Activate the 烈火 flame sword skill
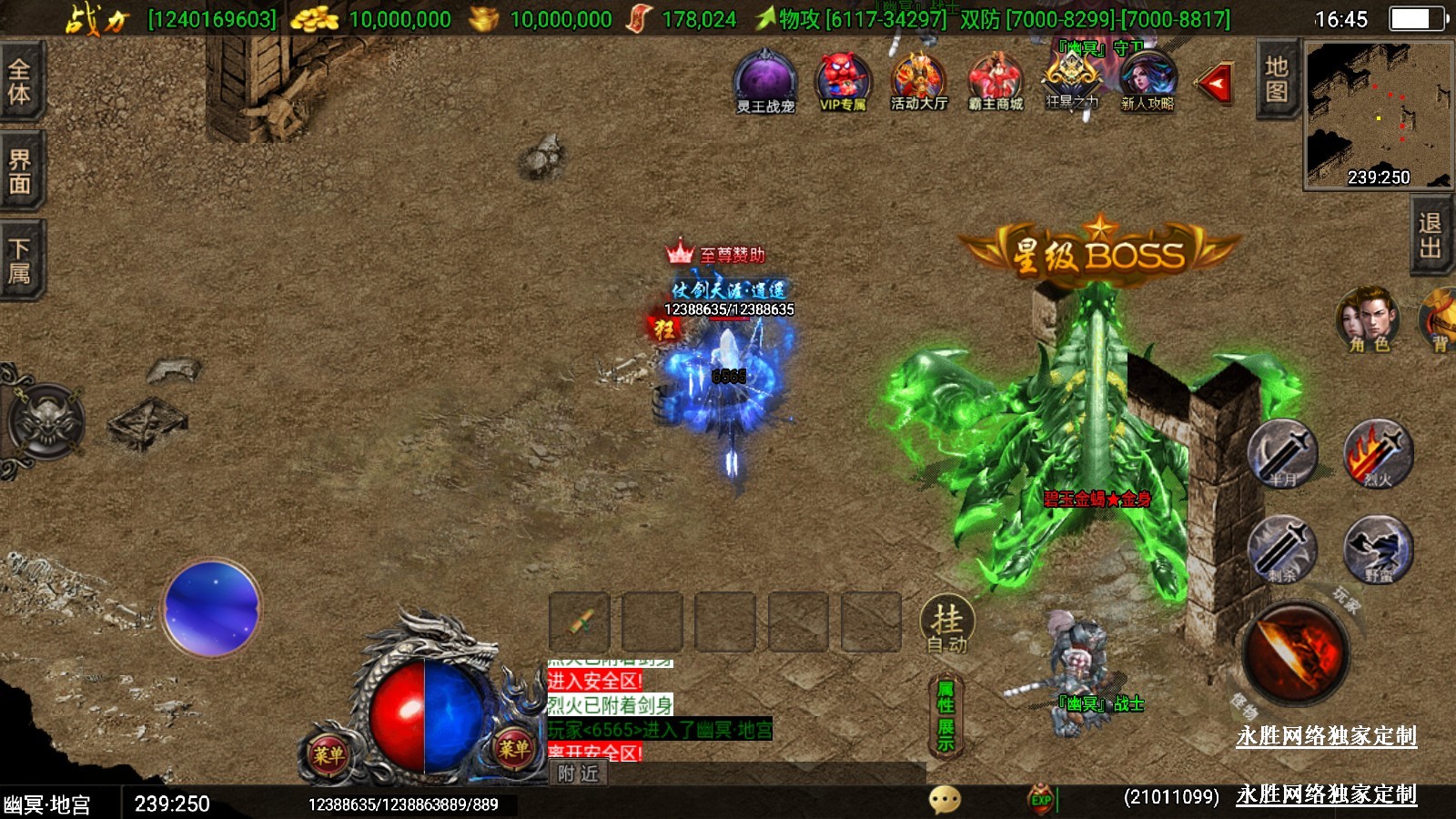Viewport: 1456px width, 819px height. pos(1378,453)
